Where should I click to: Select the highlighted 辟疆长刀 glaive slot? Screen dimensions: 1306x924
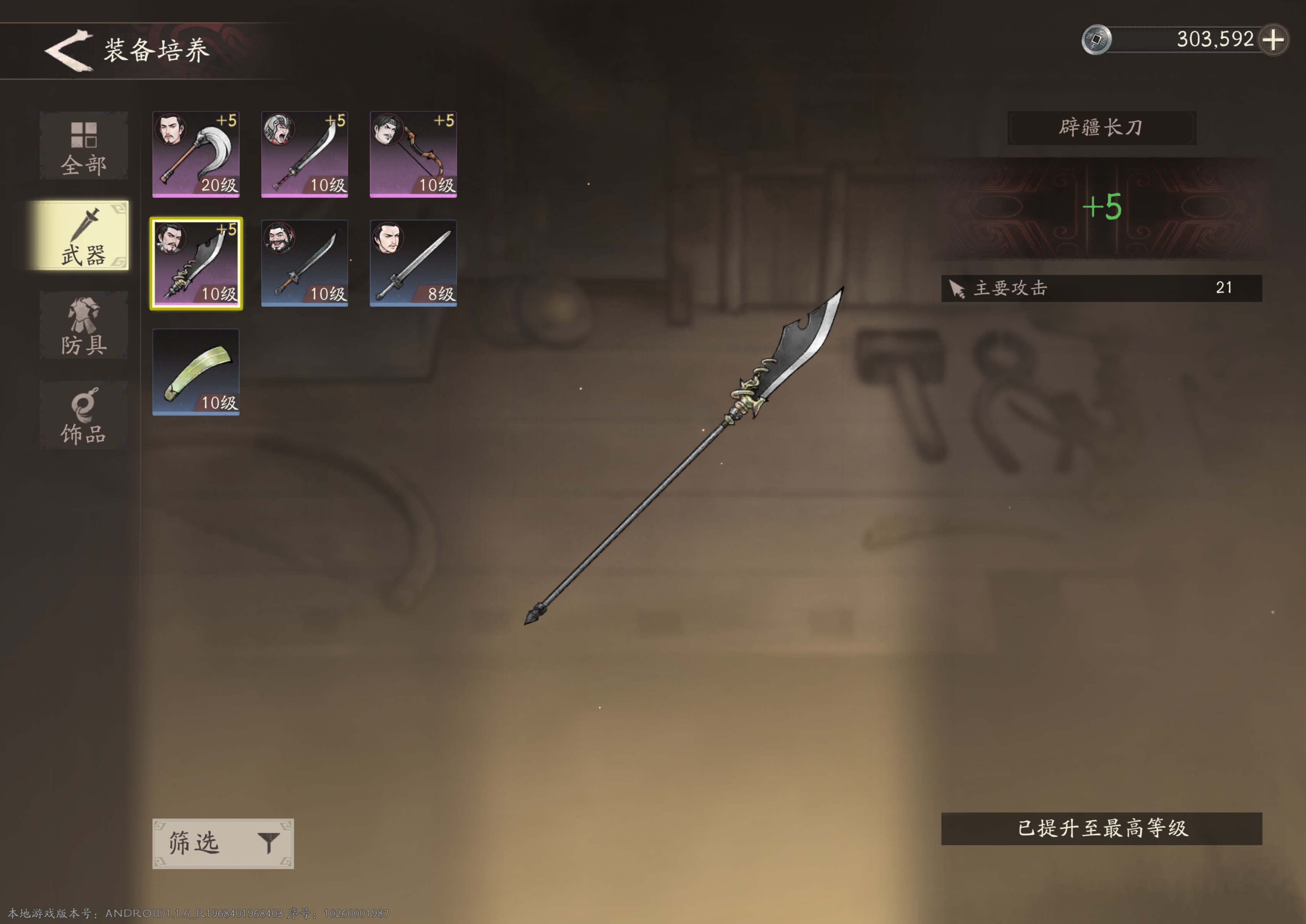196,263
